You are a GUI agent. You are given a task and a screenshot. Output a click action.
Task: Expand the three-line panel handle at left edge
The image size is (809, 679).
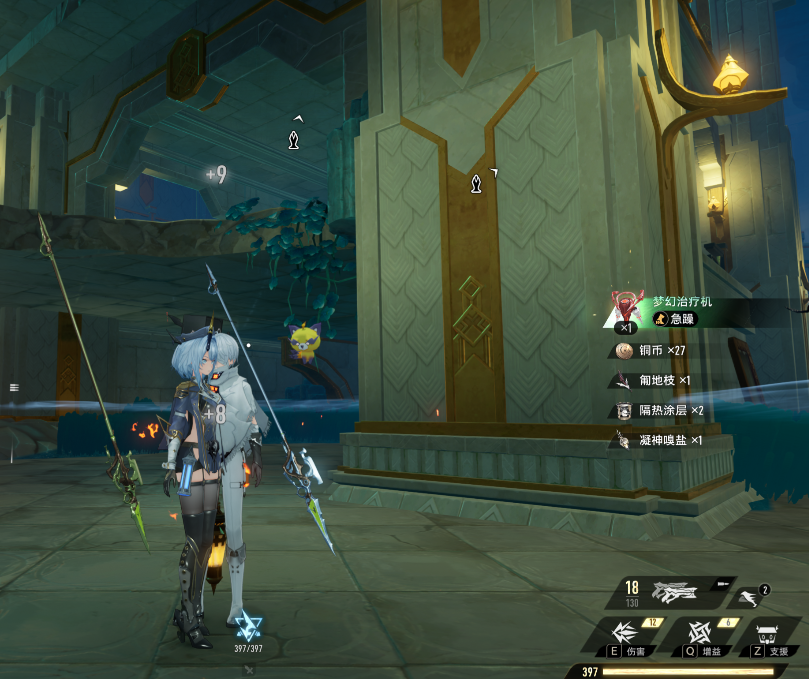[14, 386]
